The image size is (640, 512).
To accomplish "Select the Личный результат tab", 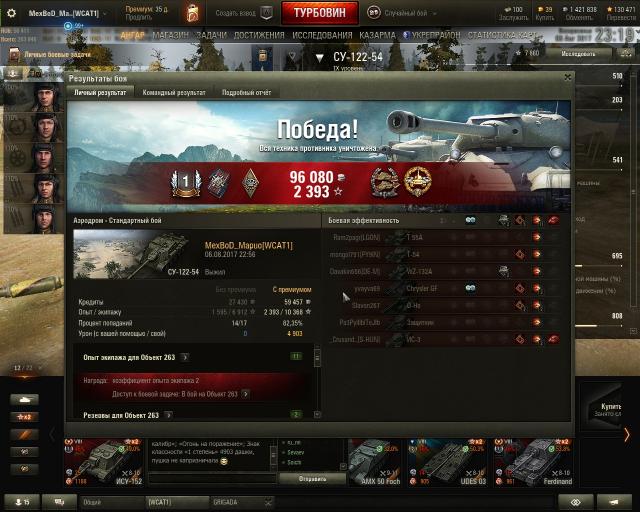I will (x=100, y=92).
